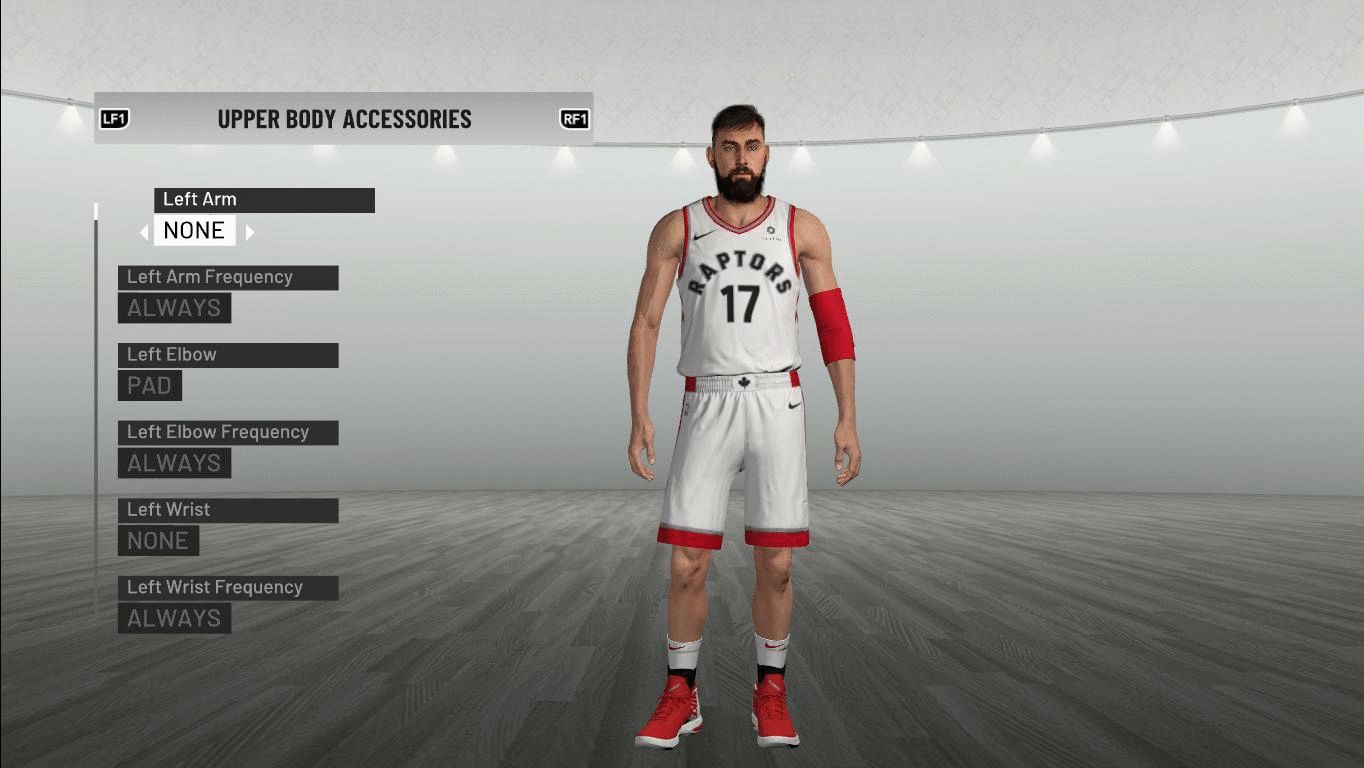The image size is (1364, 768).
Task: Choose the Left Elbow PAD option
Action: click(x=150, y=386)
